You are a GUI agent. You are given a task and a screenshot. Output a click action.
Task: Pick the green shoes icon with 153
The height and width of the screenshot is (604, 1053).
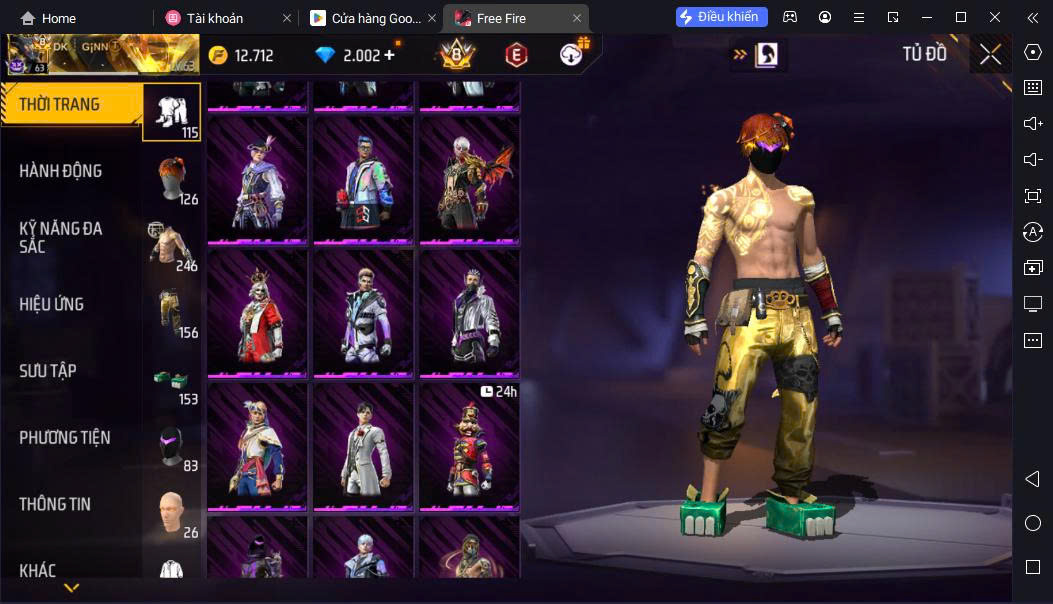[x=172, y=378]
